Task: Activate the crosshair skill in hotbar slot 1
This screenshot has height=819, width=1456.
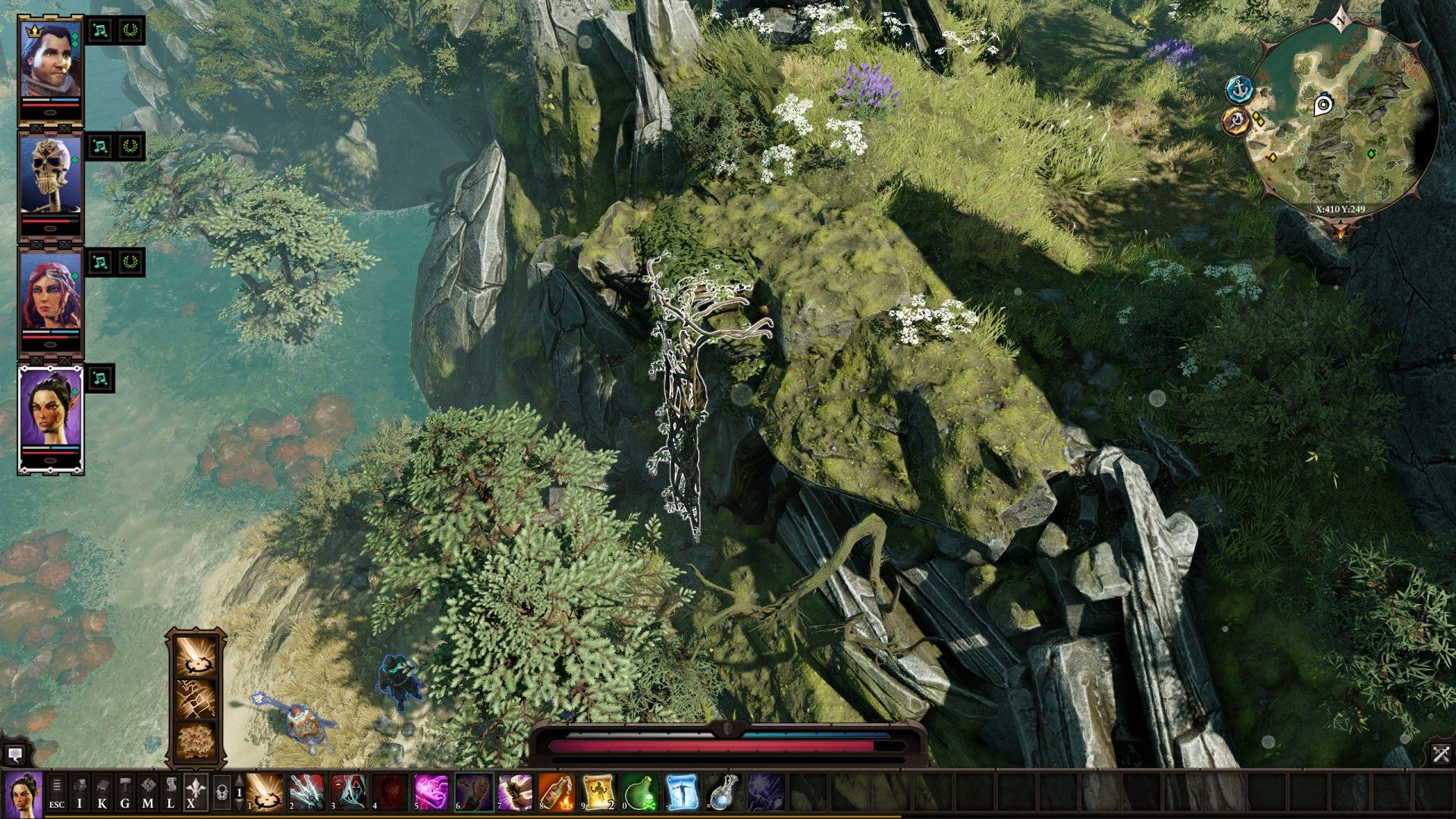Action: tap(265, 793)
